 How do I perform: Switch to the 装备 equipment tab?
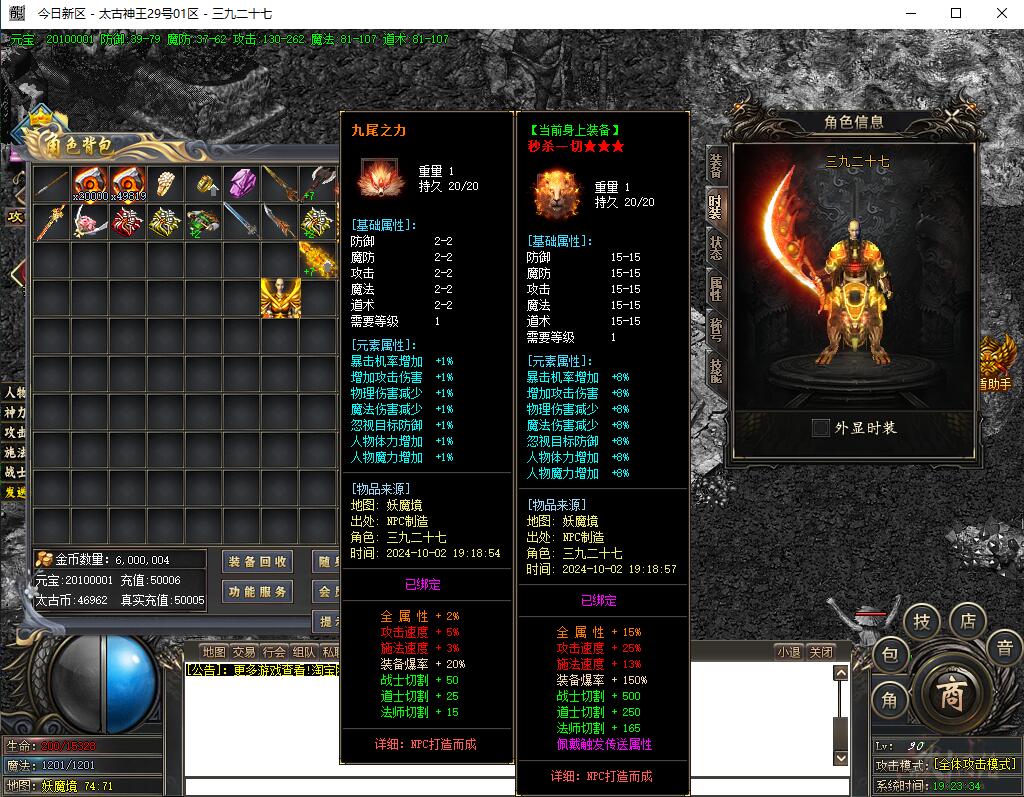716,166
